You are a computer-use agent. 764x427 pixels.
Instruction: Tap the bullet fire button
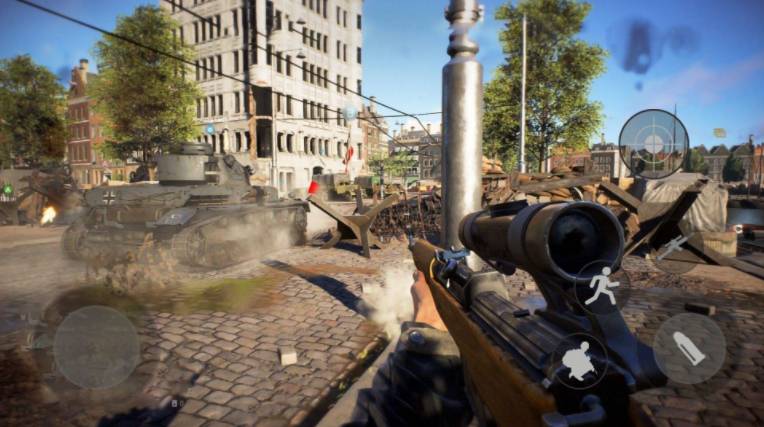[689, 349]
